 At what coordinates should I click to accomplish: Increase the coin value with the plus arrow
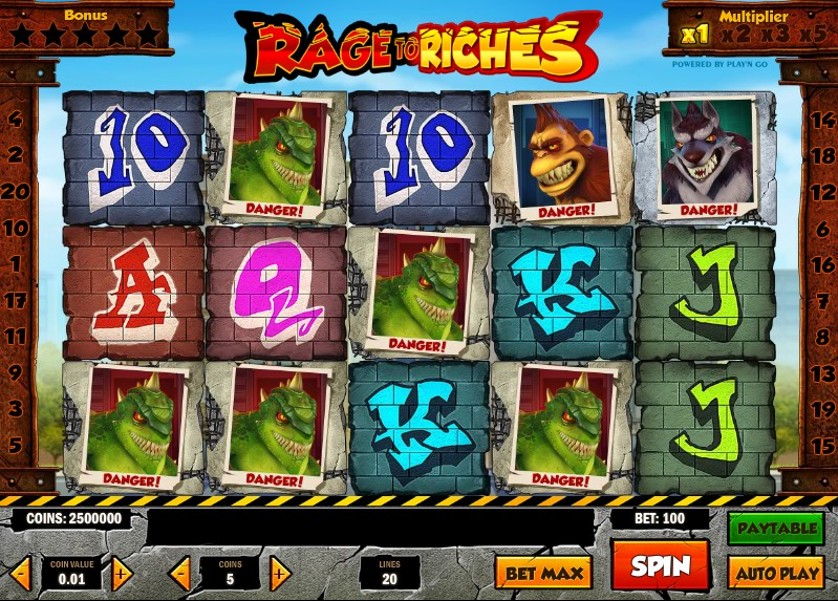pos(121,574)
